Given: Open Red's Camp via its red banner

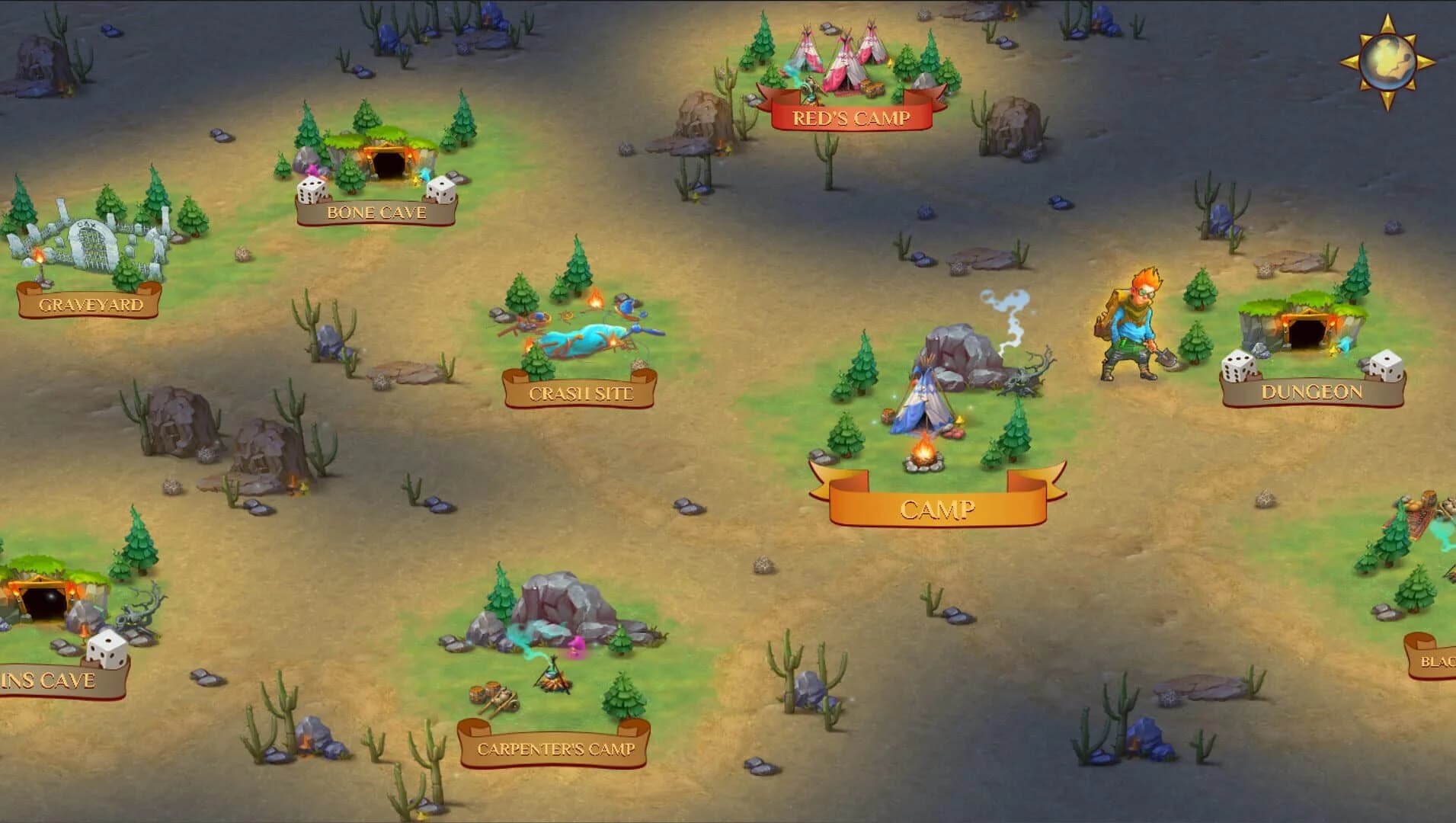Looking at the screenshot, I should (x=851, y=116).
